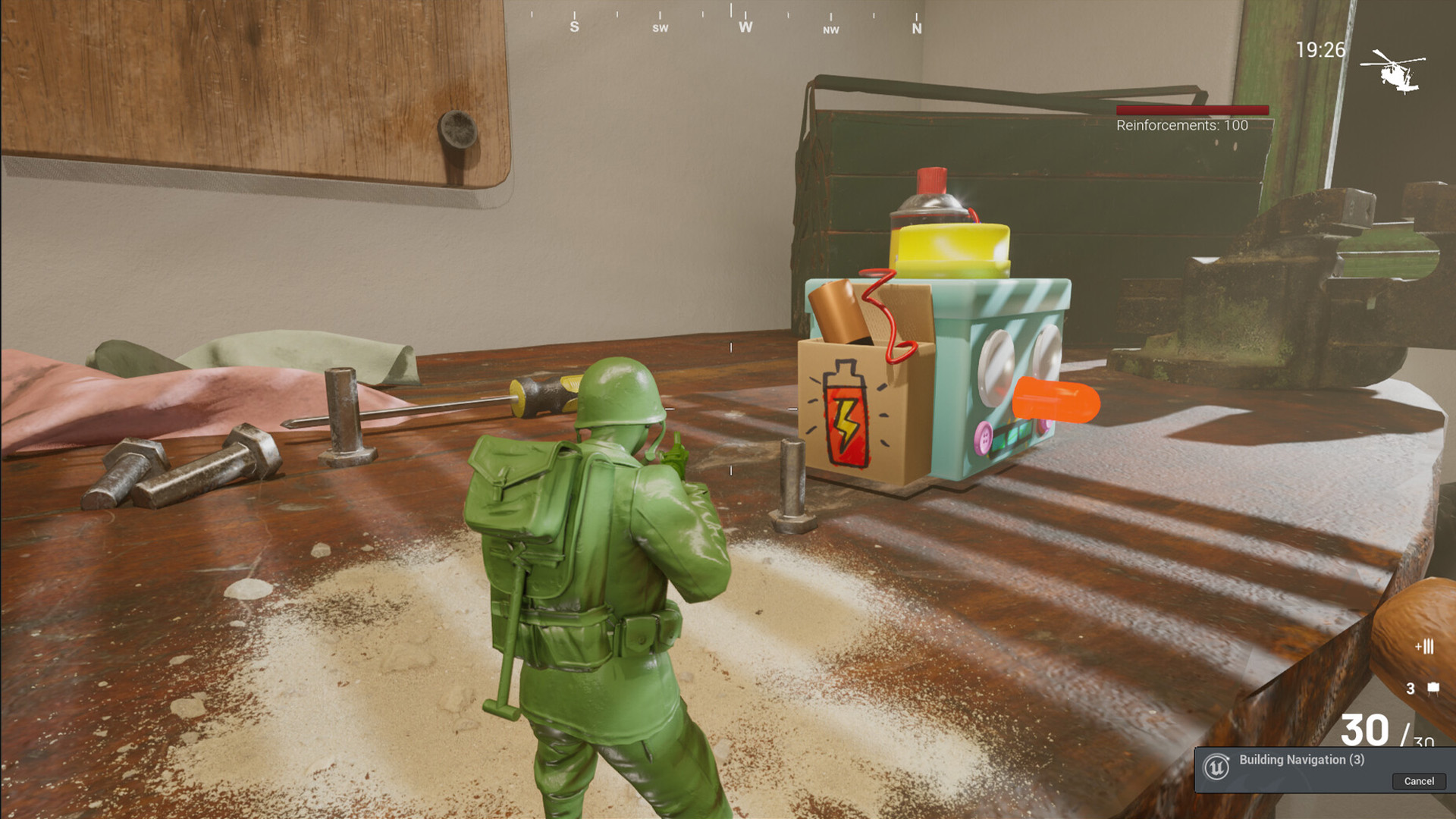Click the W marker on the compass

pyautogui.click(x=745, y=27)
